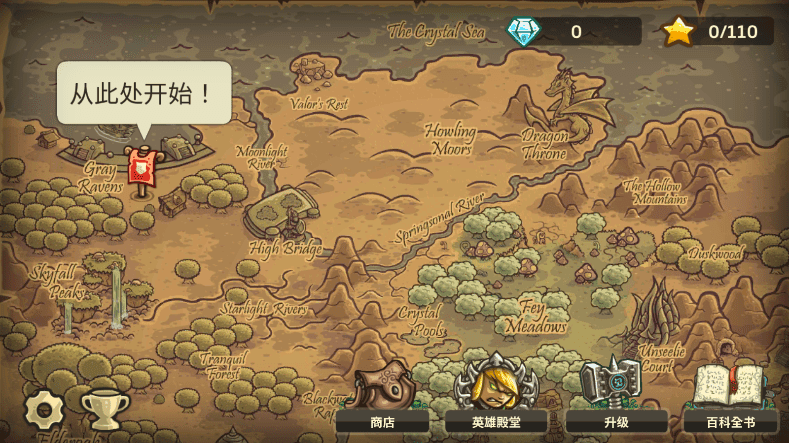Viewport: 789px width, 443px height.
Task: Open settings with the gear icon
Action: pos(45,410)
